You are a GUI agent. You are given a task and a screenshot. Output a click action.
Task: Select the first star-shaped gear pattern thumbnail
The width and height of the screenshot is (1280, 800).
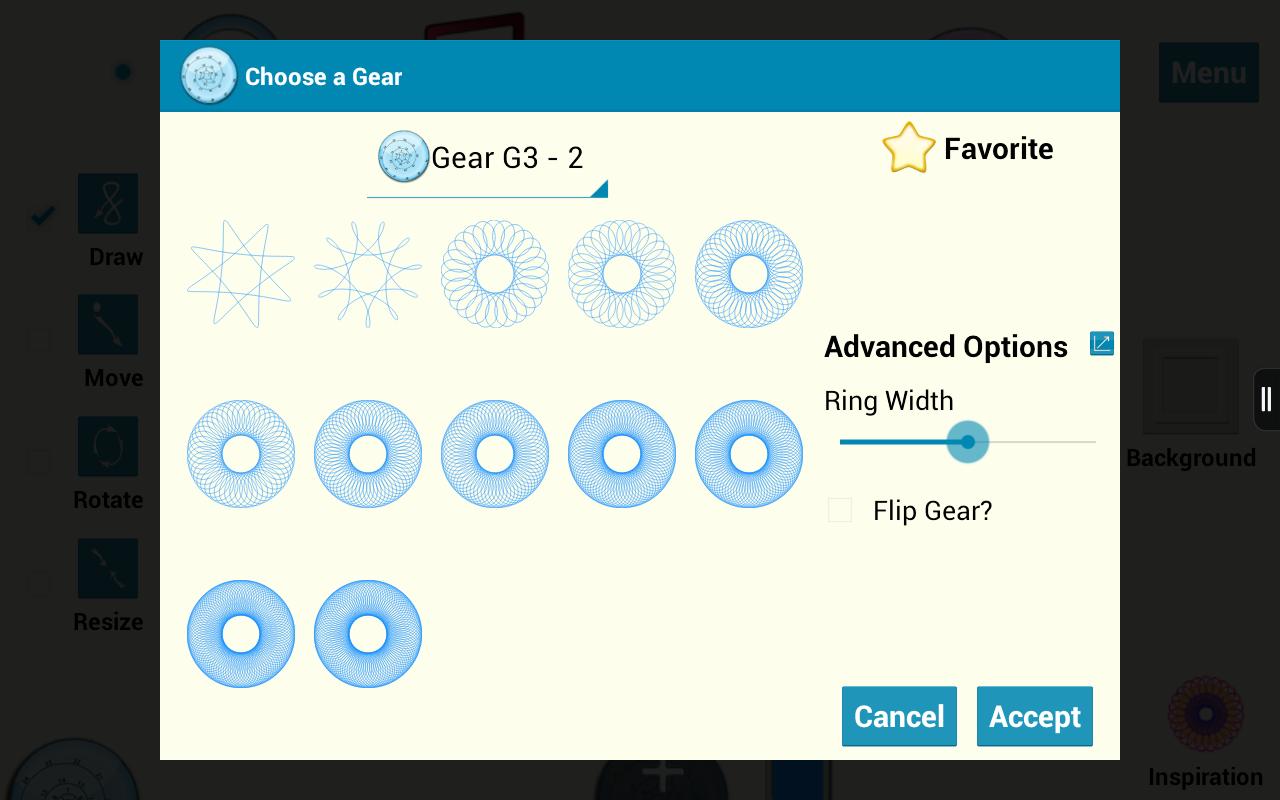pyautogui.click(x=240, y=273)
